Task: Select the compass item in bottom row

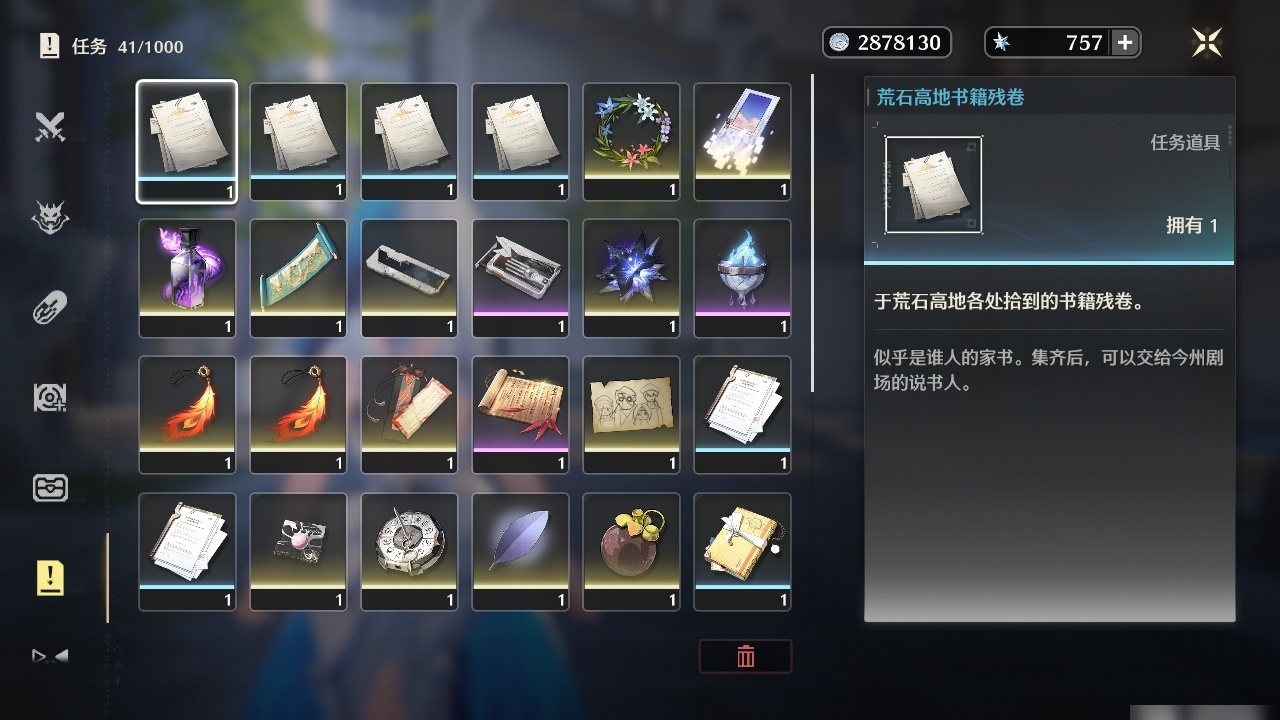Action: pos(409,551)
